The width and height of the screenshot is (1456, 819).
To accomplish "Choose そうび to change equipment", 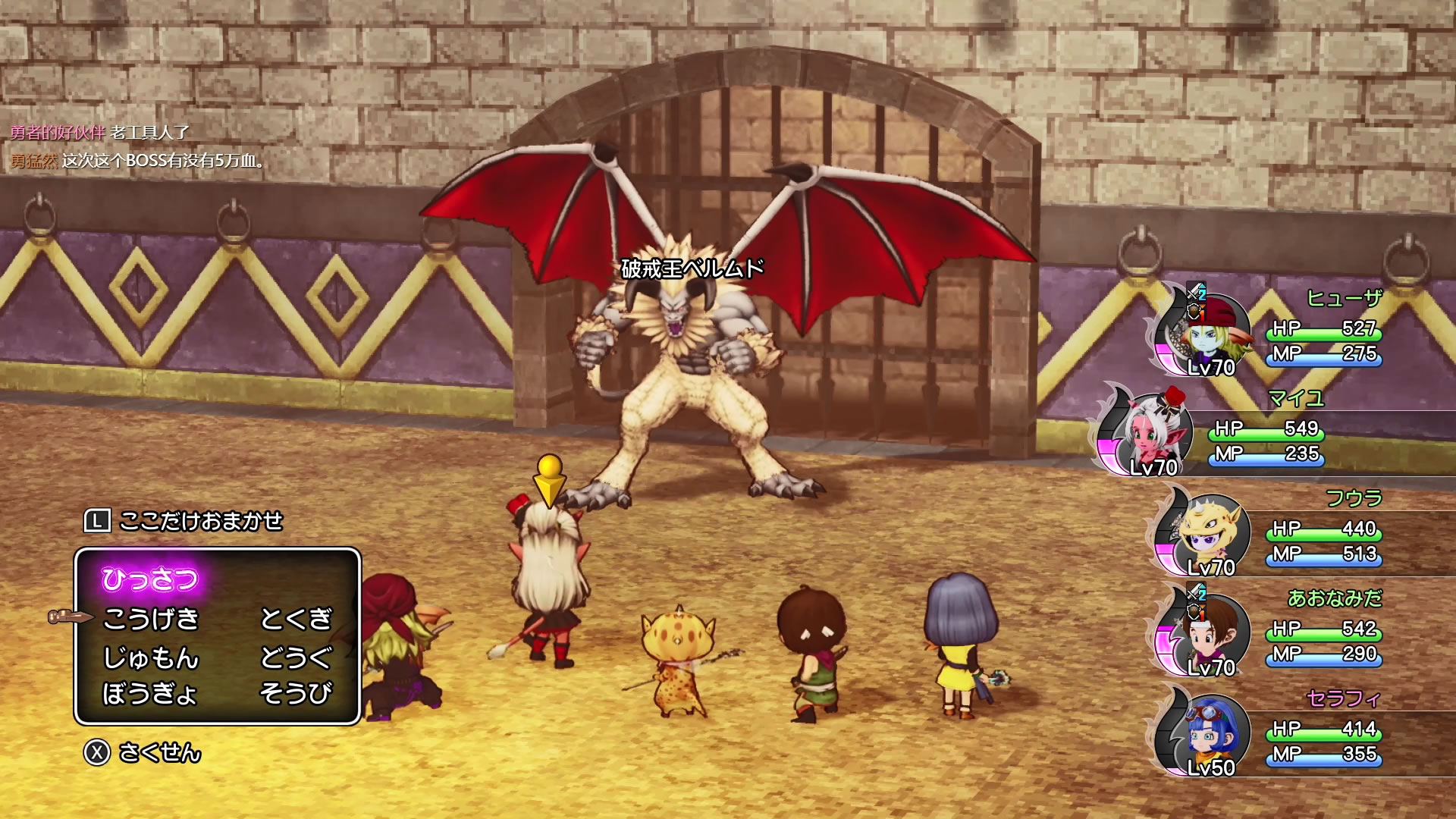I will (297, 693).
